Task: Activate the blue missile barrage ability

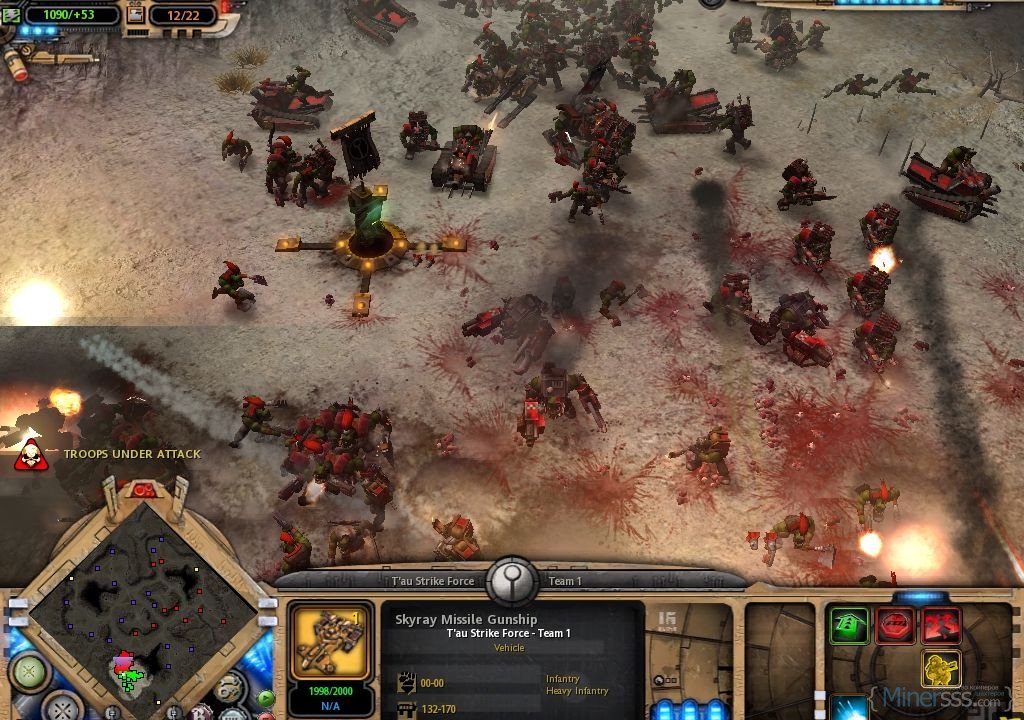Action: point(848,707)
